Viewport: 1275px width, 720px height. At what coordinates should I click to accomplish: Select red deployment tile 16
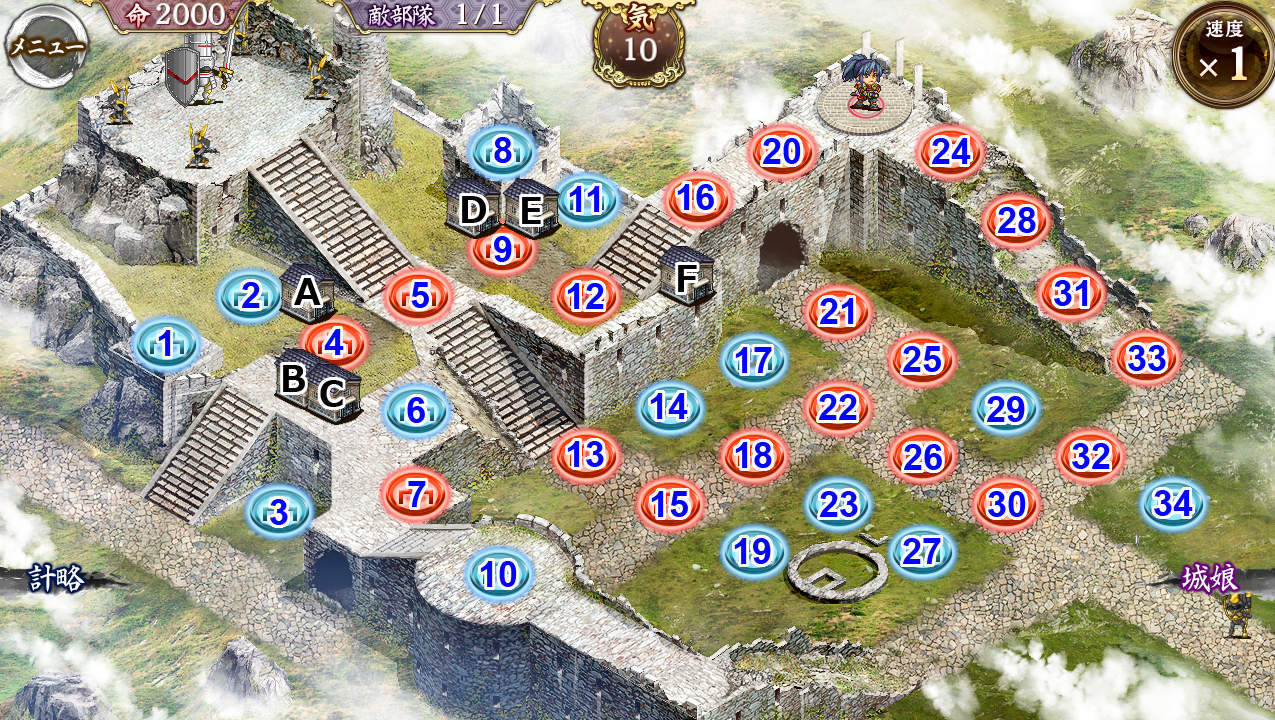coord(696,199)
